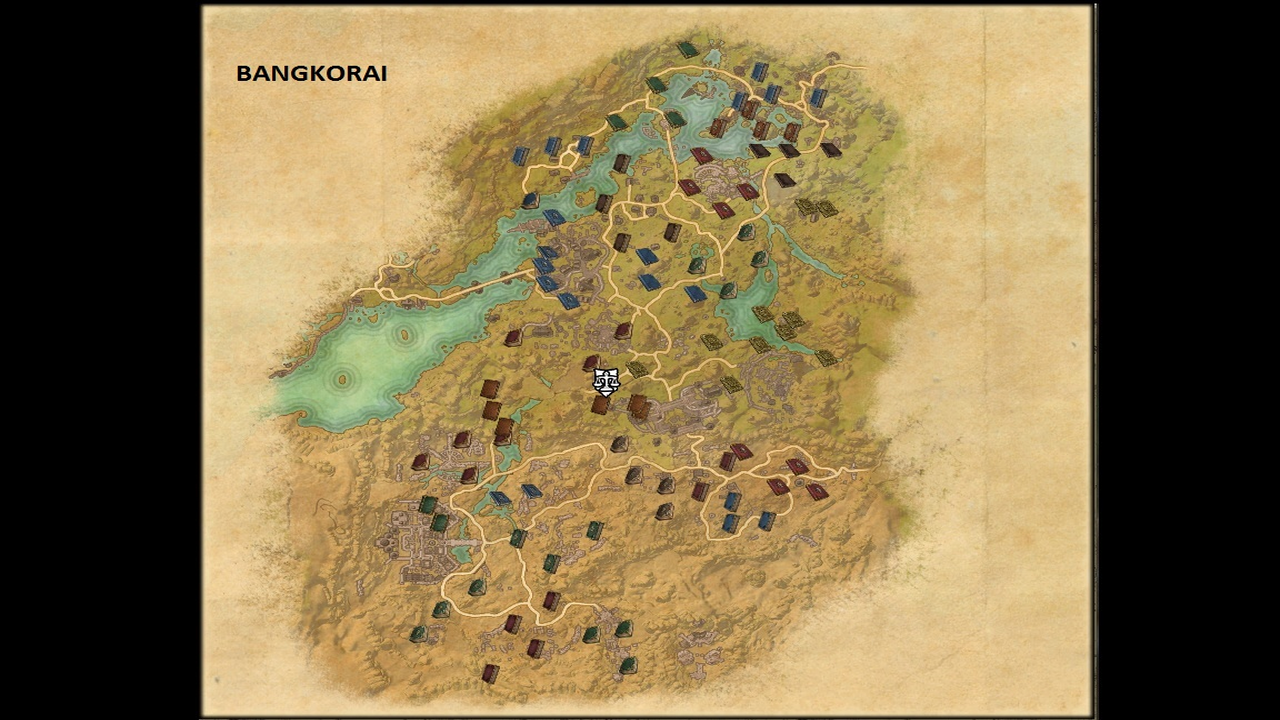The image size is (1280, 720).
Task: Click the purple book pin at the bottom map edge
Action: coord(490,672)
